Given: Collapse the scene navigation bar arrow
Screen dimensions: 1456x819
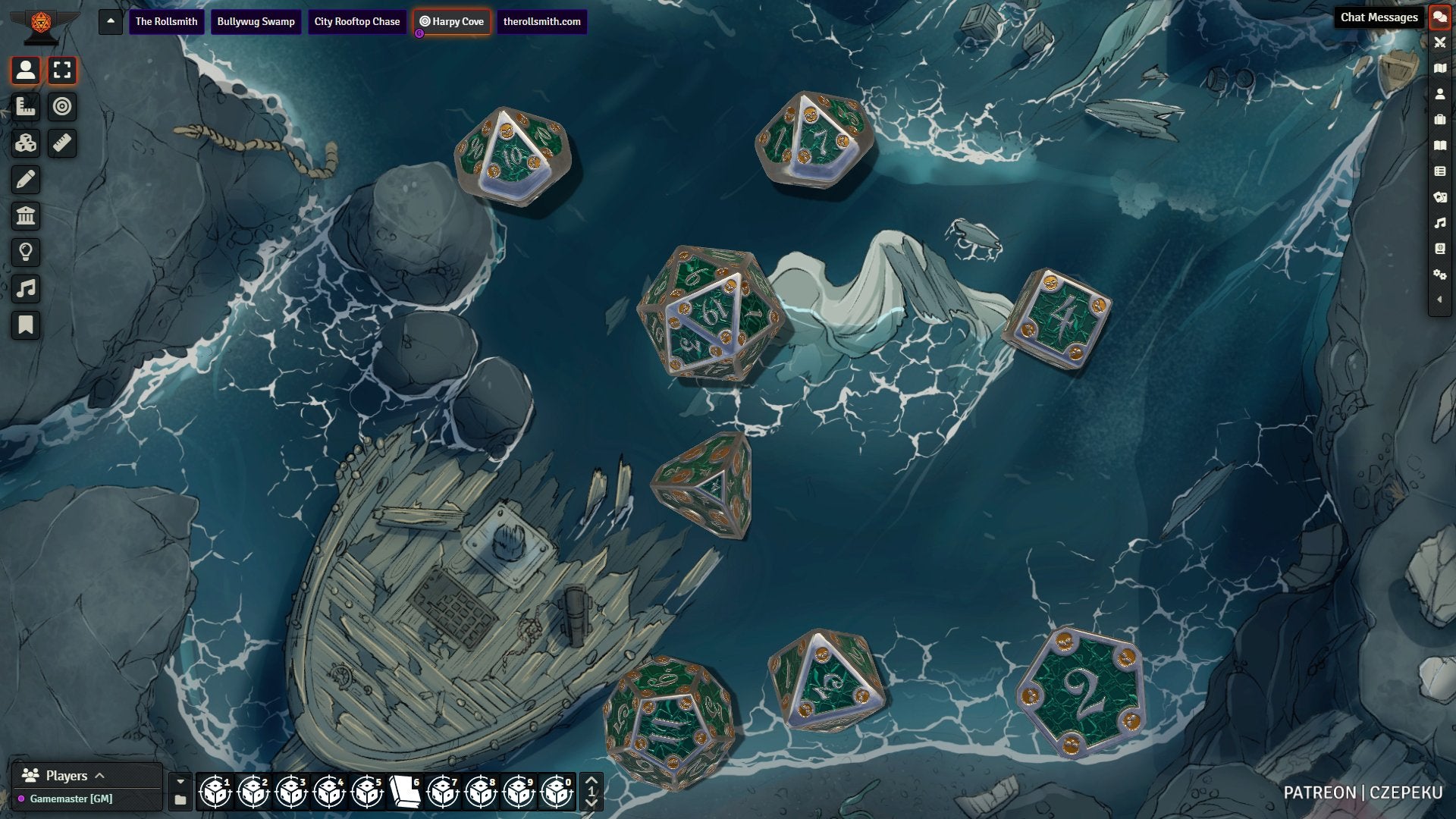Looking at the screenshot, I should (x=111, y=21).
